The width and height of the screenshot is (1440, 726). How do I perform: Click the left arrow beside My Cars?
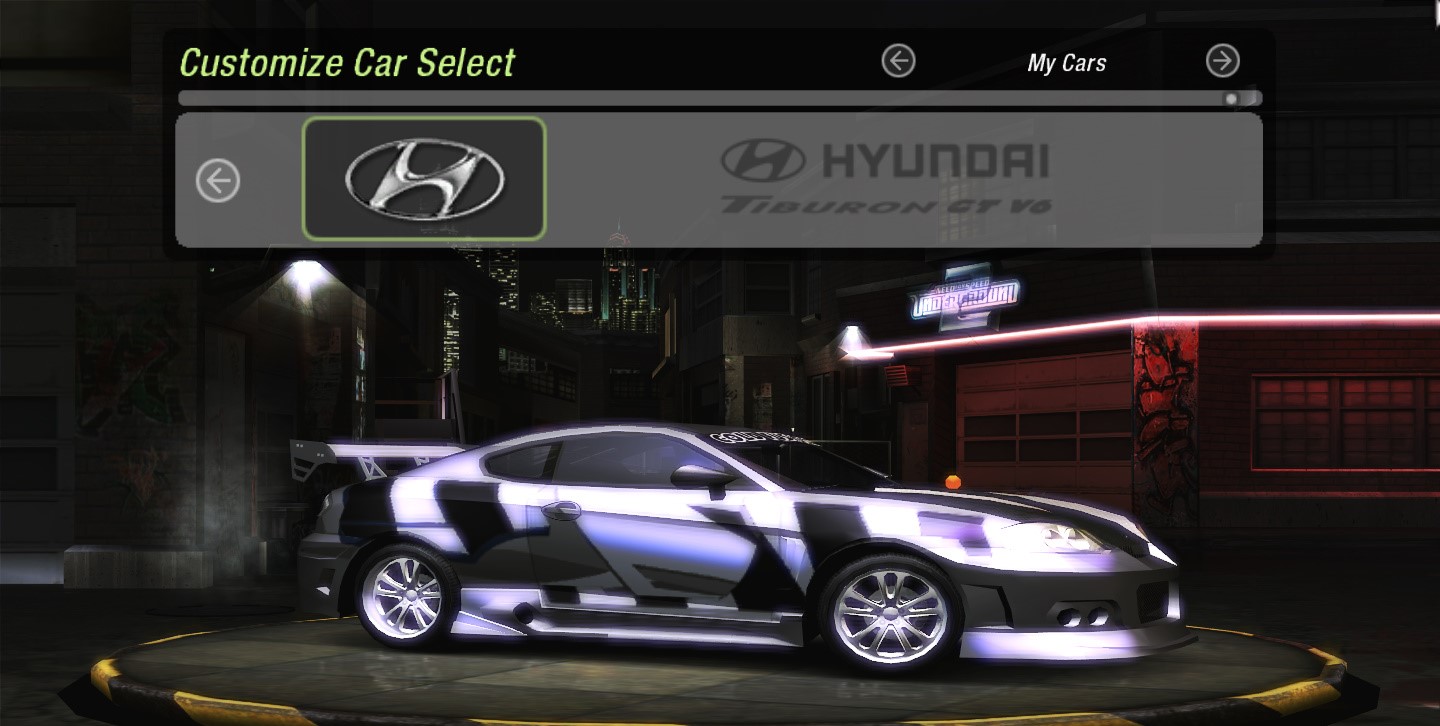898,62
